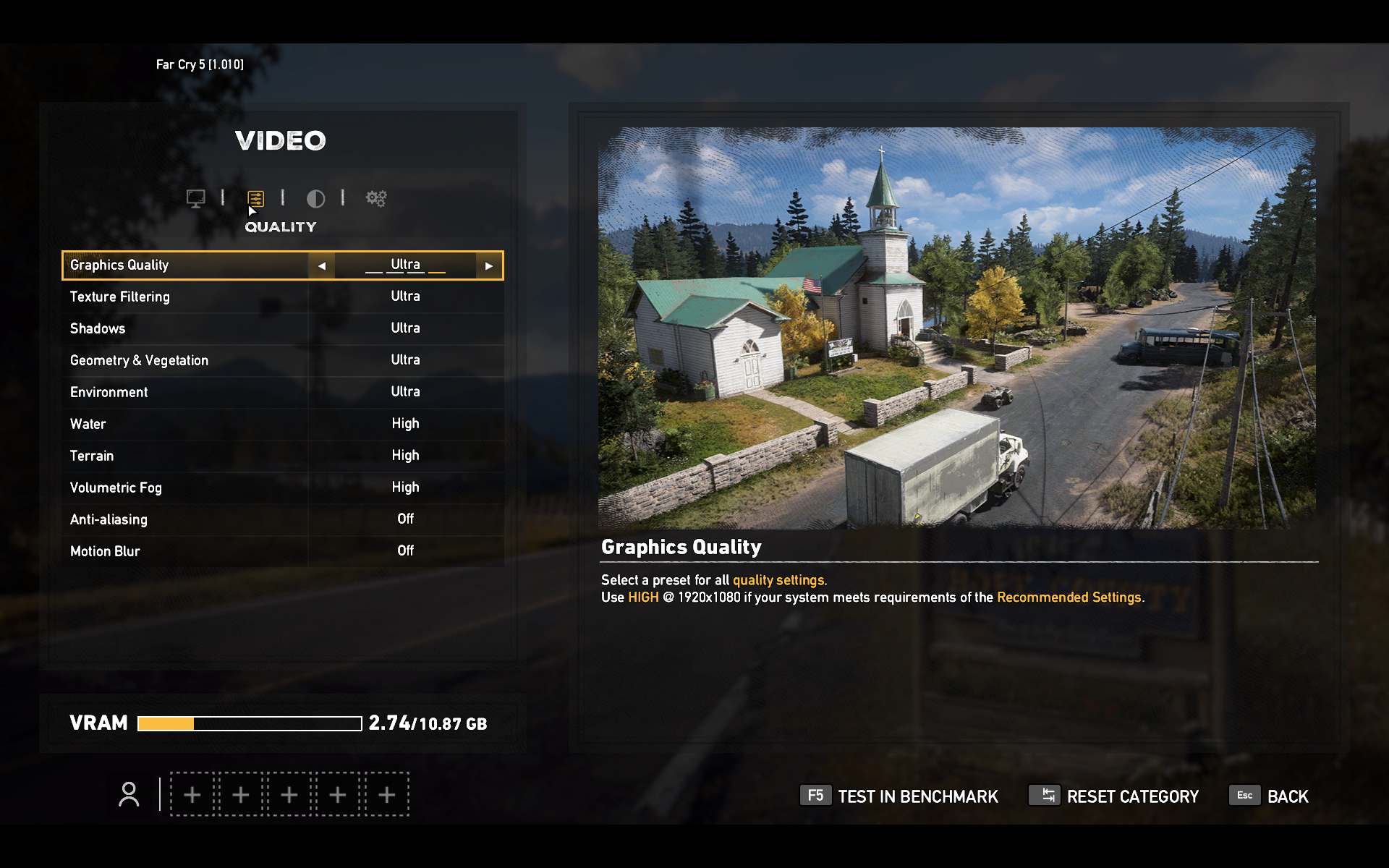
Task: Switch to the monitor display tab
Action: (195, 198)
